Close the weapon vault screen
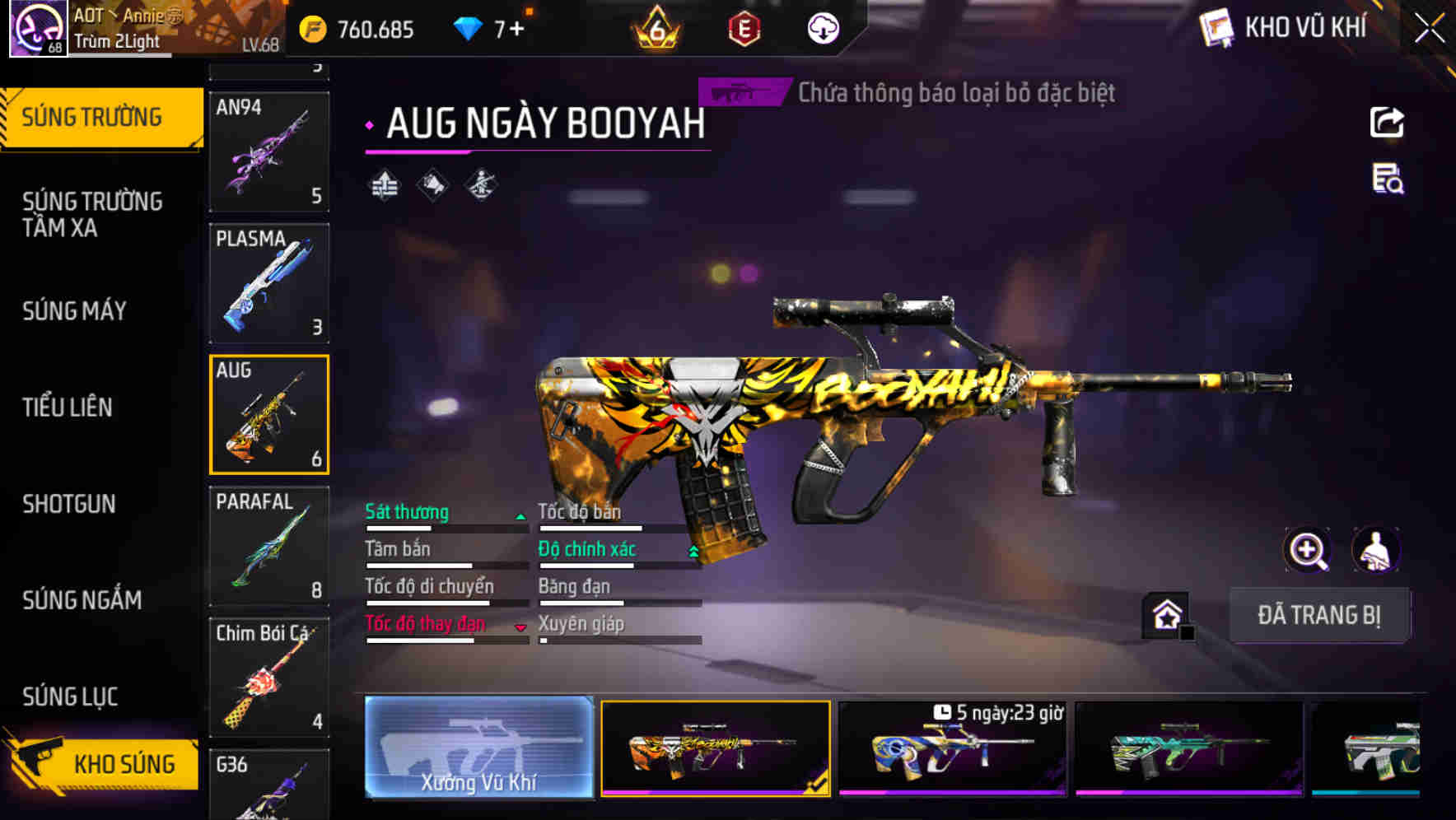Image resolution: width=1456 pixels, height=820 pixels. 1429,29
